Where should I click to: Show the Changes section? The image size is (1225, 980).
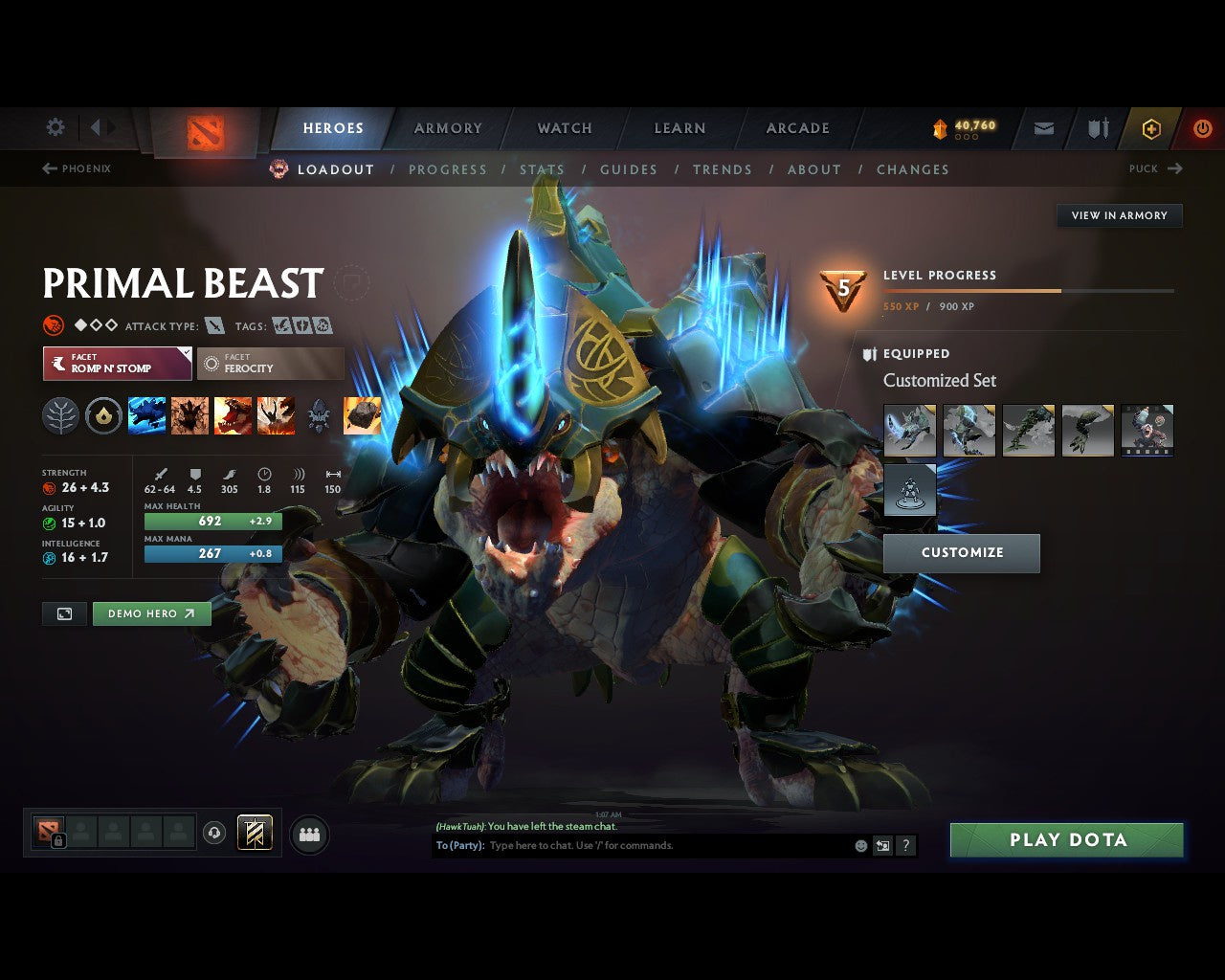coord(912,169)
